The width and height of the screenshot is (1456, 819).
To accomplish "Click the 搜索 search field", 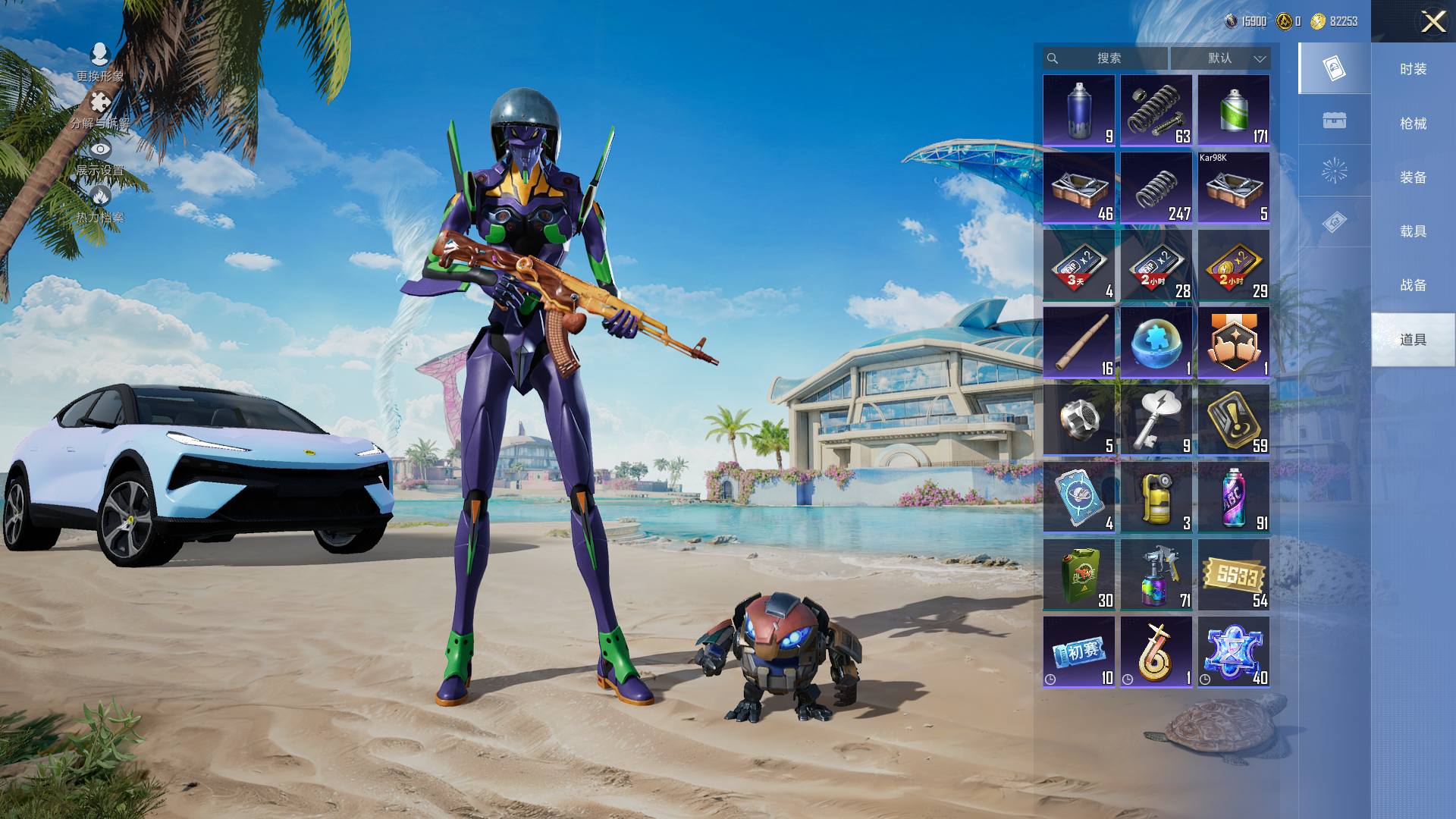I will 1108,58.
